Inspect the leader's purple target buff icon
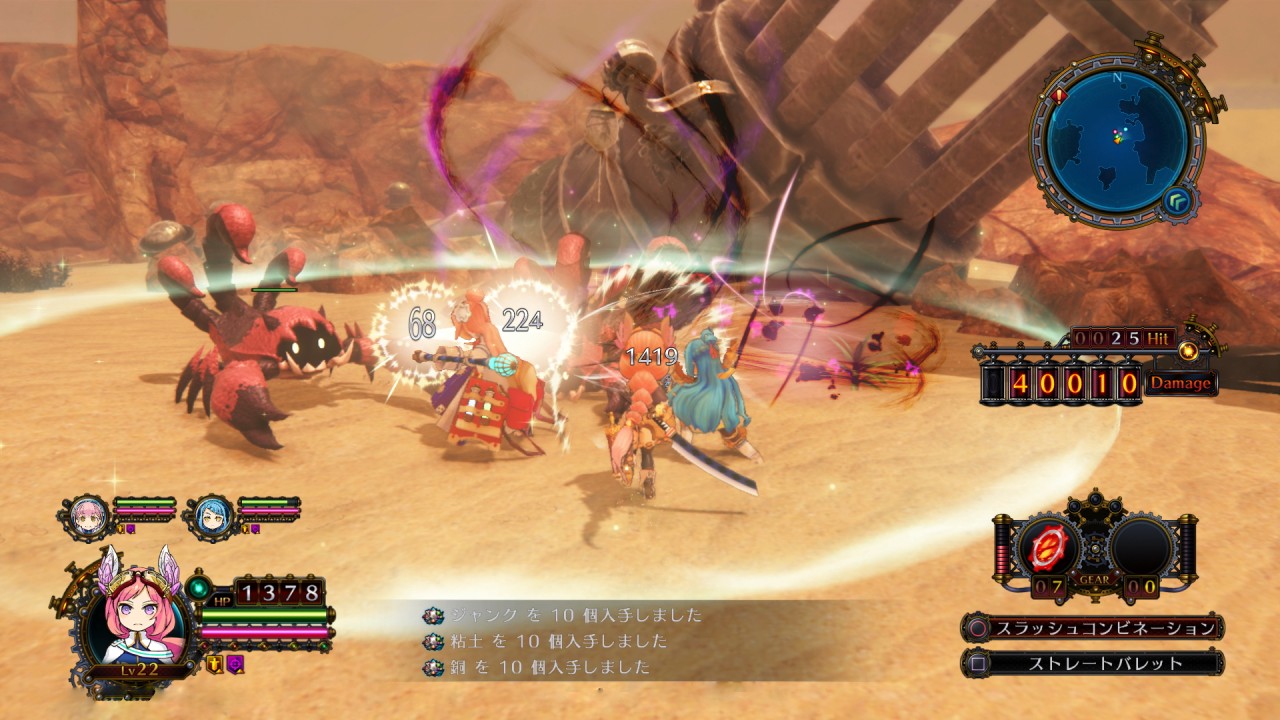Viewport: 1280px width, 720px height. (234, 664)
